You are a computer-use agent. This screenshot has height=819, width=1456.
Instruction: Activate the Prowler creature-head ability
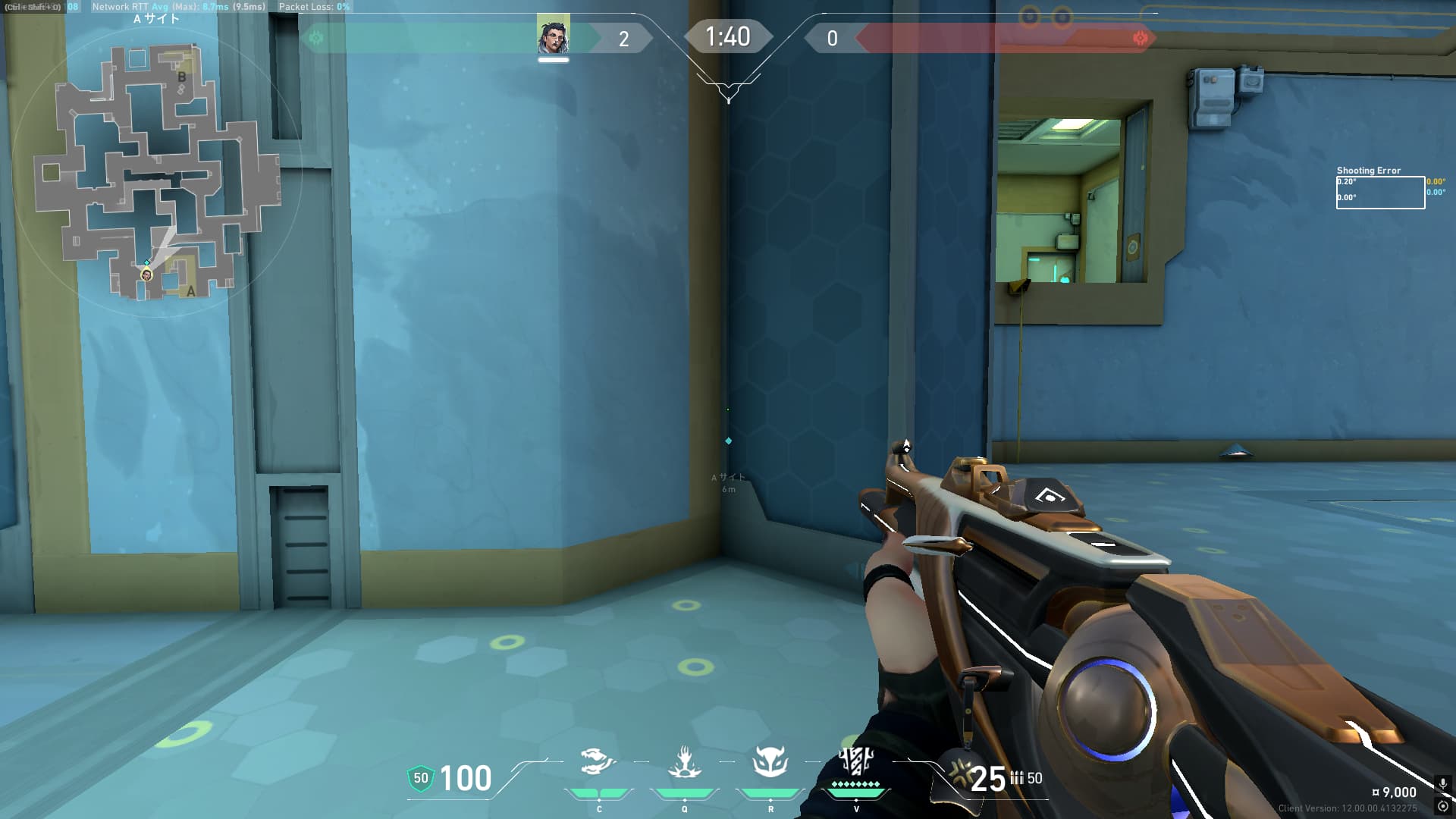598,761
